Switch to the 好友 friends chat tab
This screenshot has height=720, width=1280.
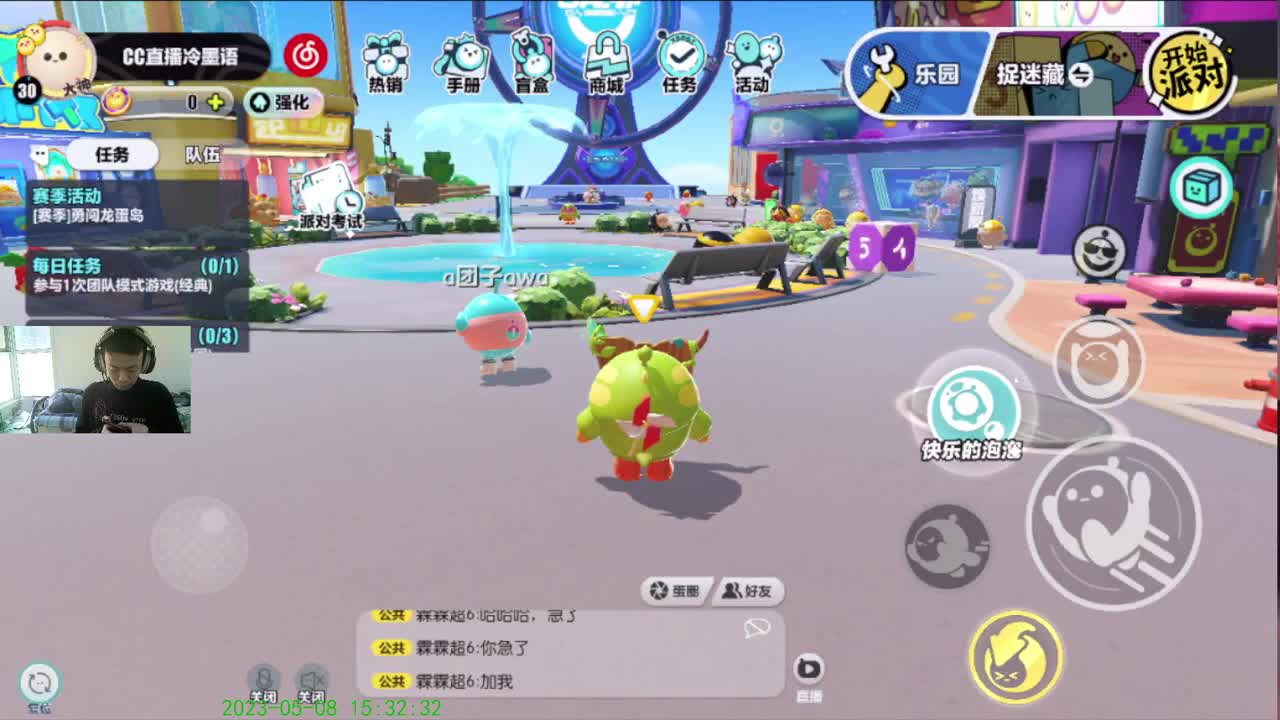748,591
